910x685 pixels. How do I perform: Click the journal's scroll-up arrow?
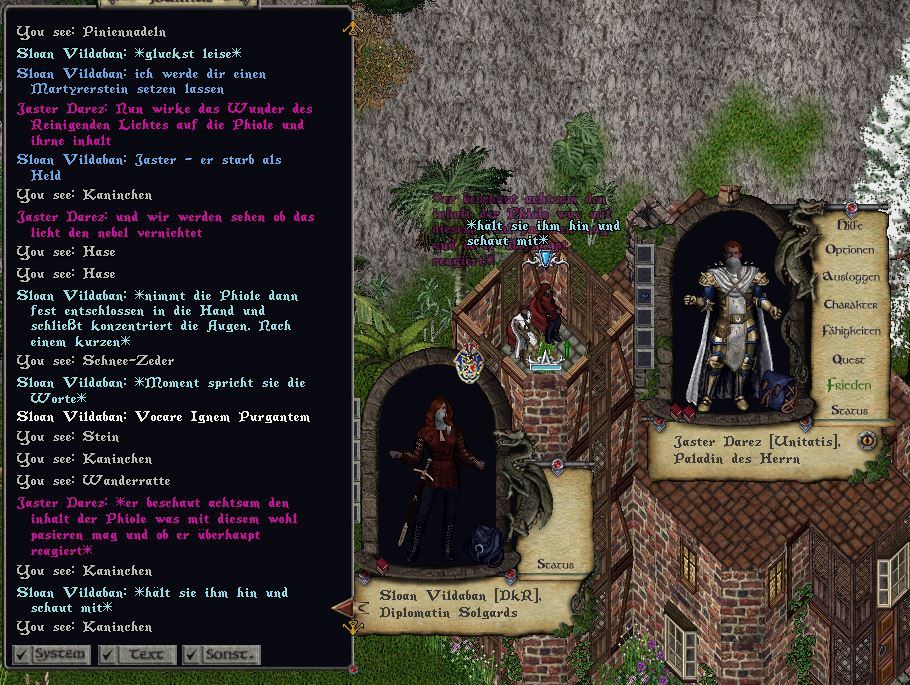click(349, 29)
